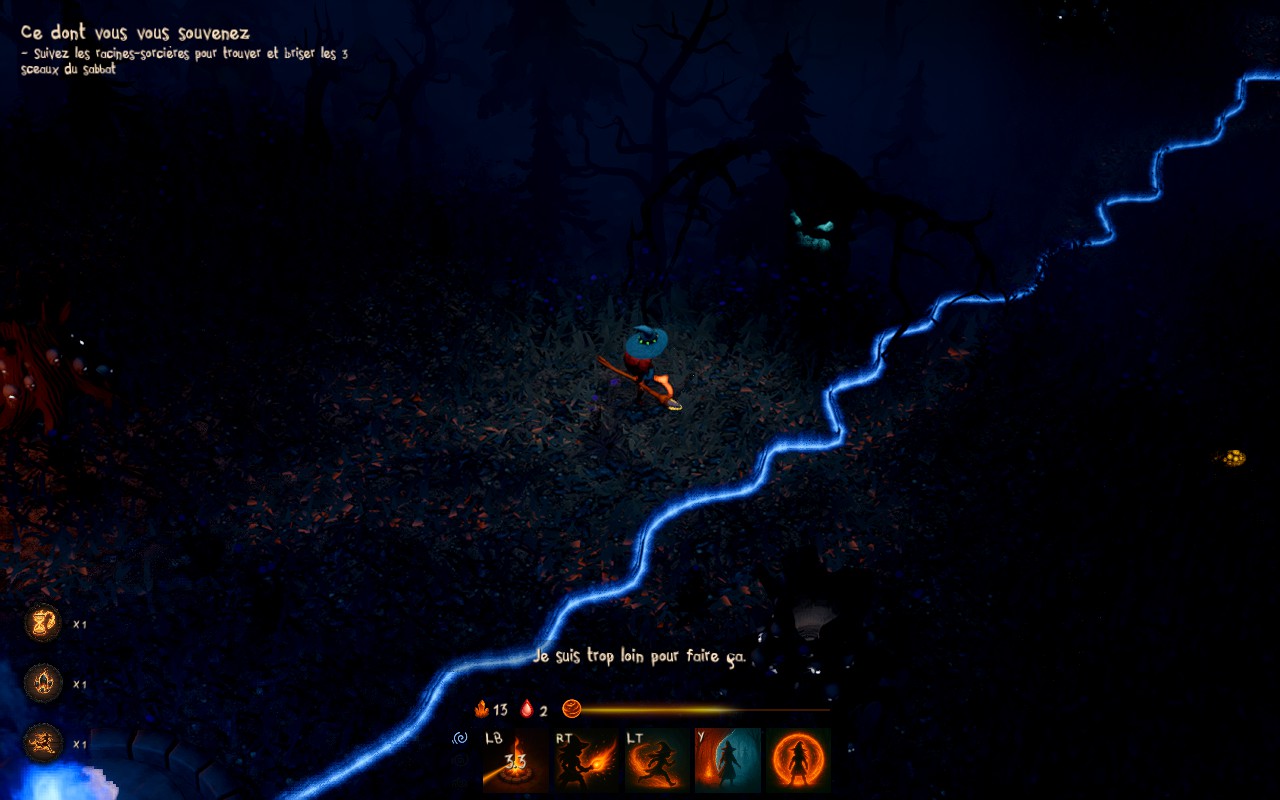Click the blue swirl icon beside the abilities
1280x800 pixels.
[461, 739]
